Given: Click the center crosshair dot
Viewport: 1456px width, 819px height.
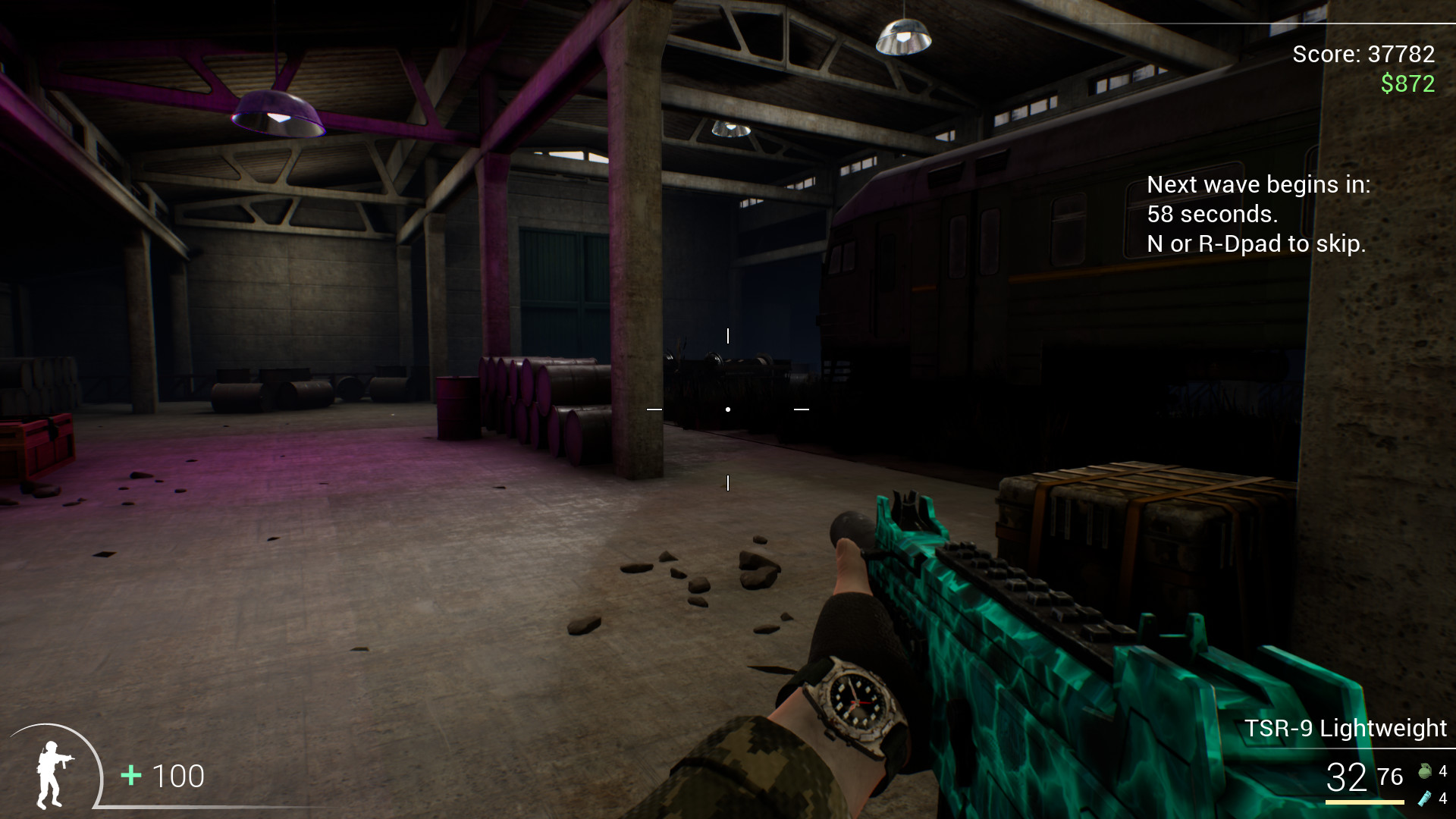Looking at the screenshot, I should pyautogui.click(x=728, y=408).
